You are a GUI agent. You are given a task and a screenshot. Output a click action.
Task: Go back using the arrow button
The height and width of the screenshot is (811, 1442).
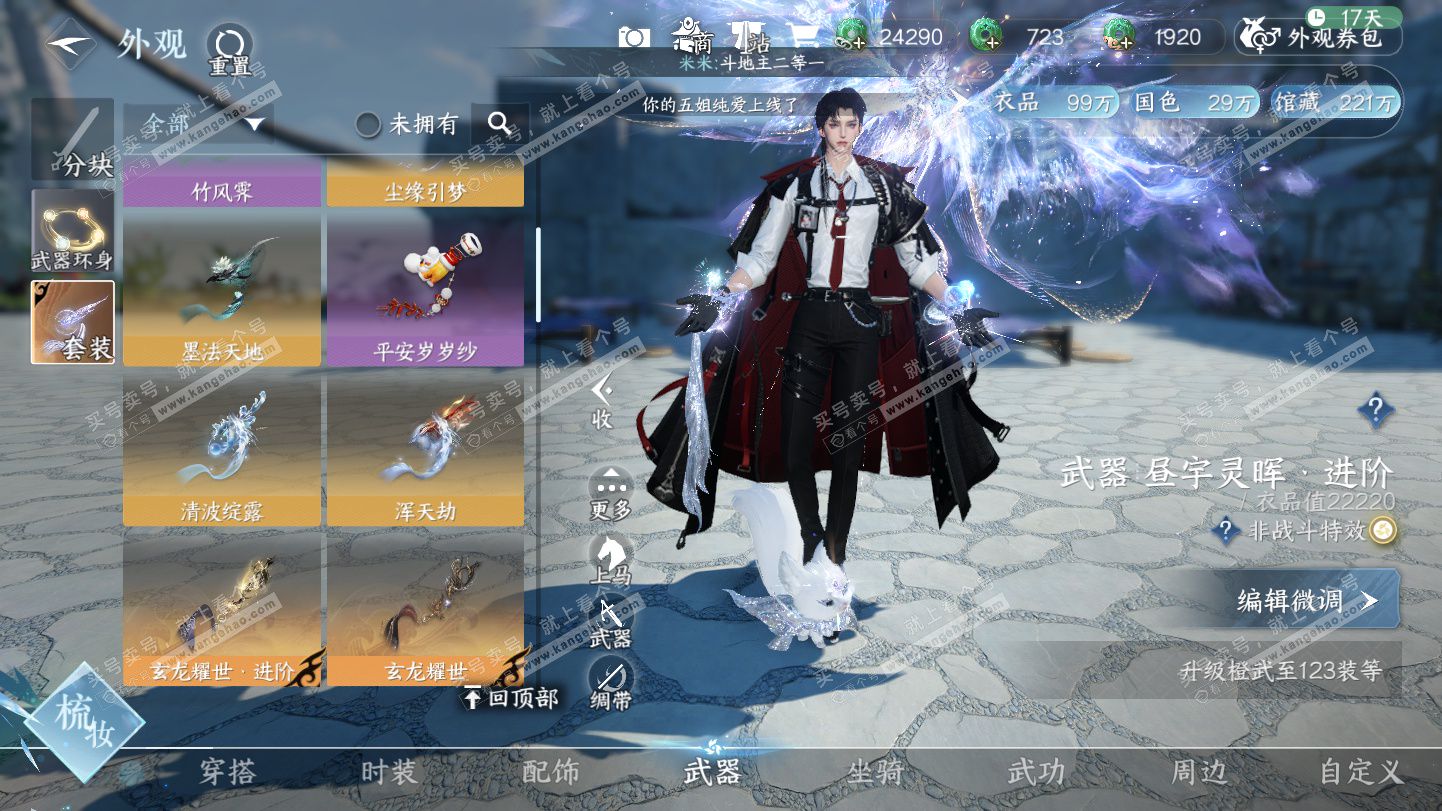68,44
